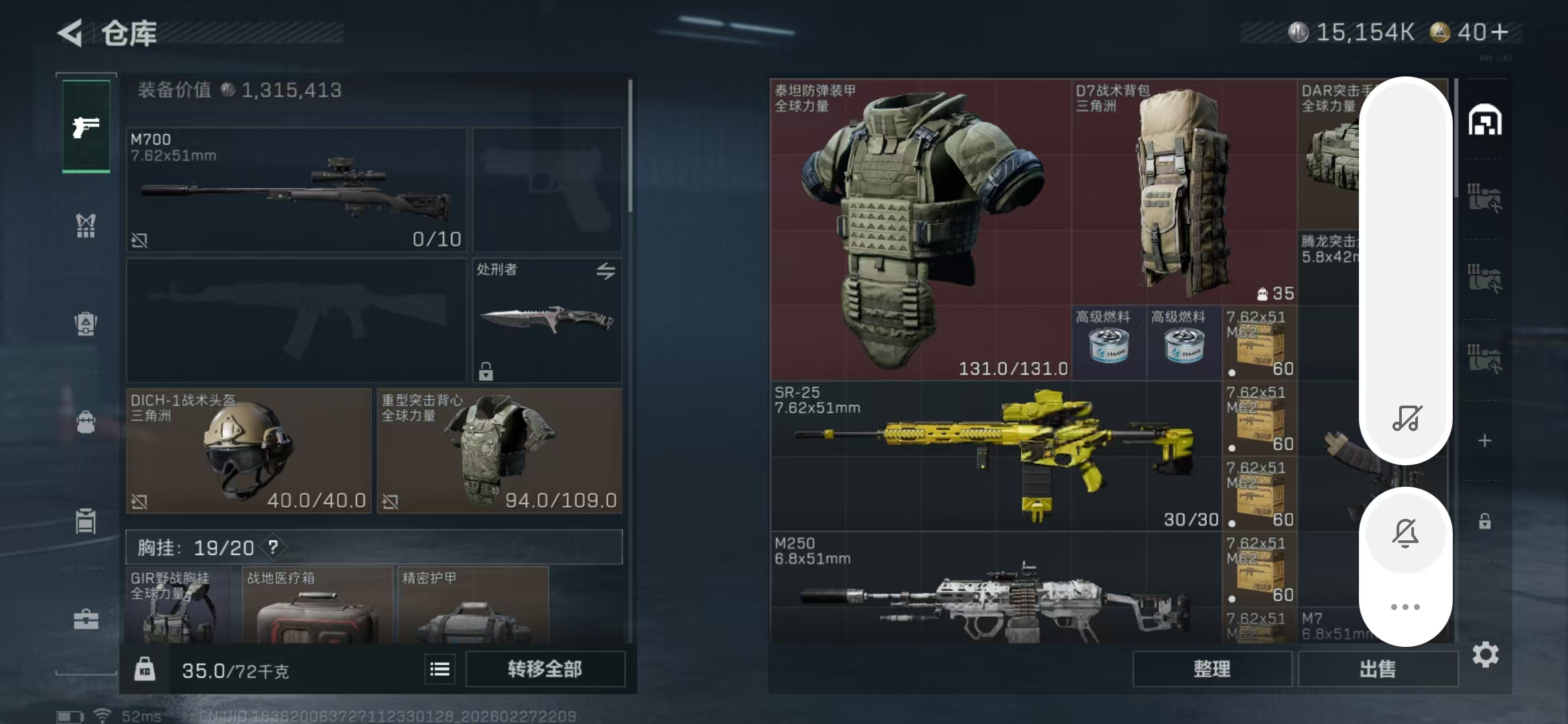Open the 出售 sell option
This screenshot has height=724, width=1568.
(x=1378, y=669)
